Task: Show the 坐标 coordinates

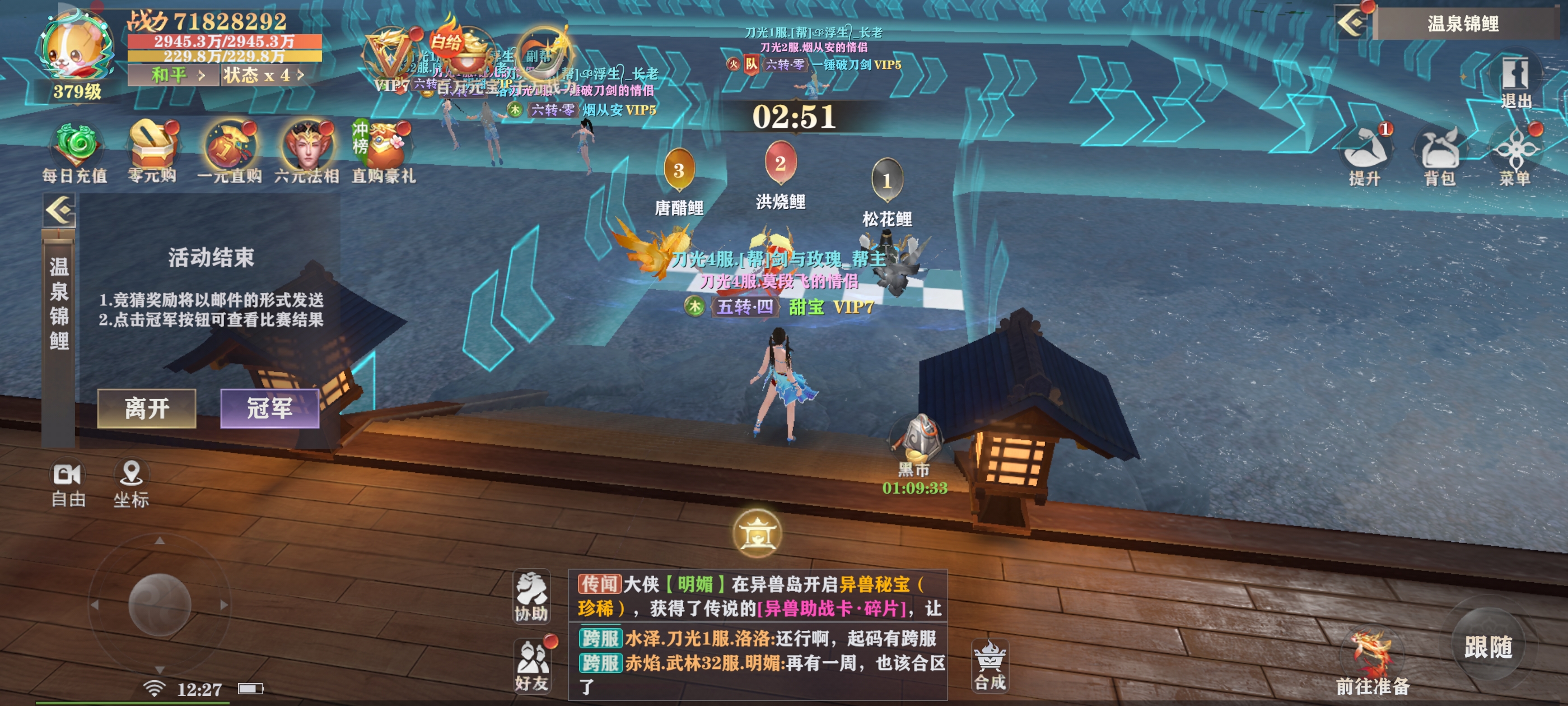Action: [131, 484]
